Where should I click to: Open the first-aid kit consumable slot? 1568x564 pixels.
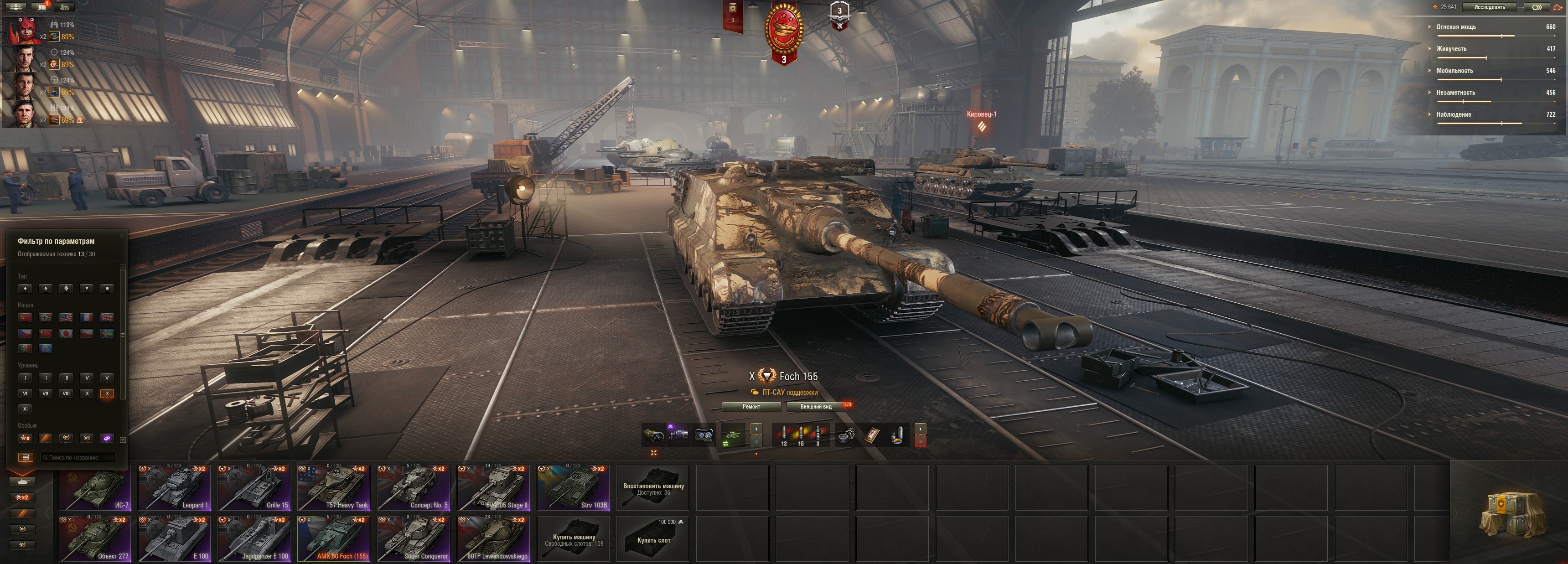(872, 435)
